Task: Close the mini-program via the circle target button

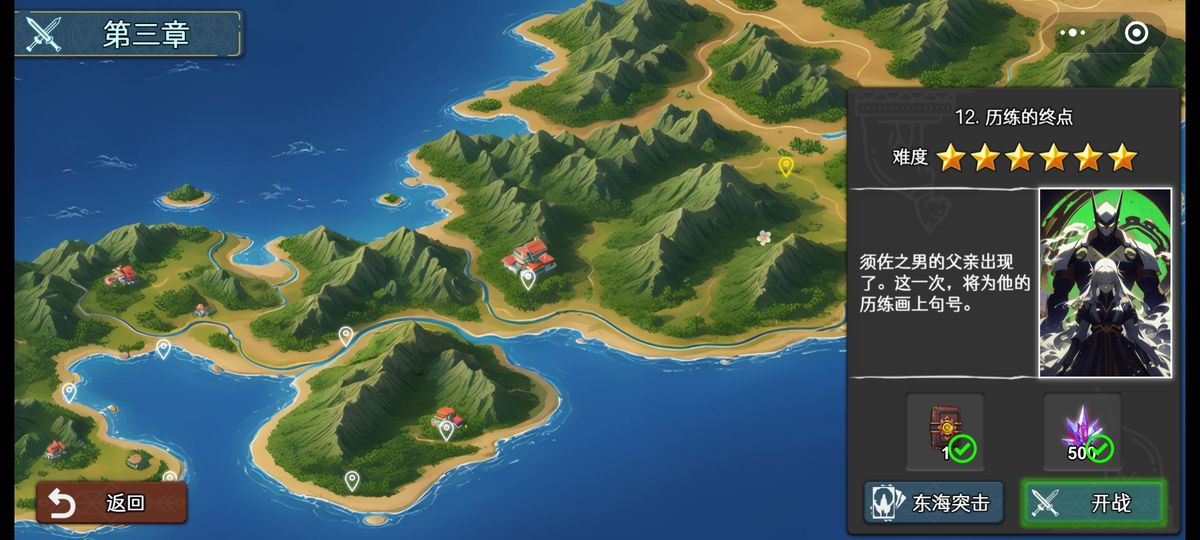Action: coord(1136,33)
